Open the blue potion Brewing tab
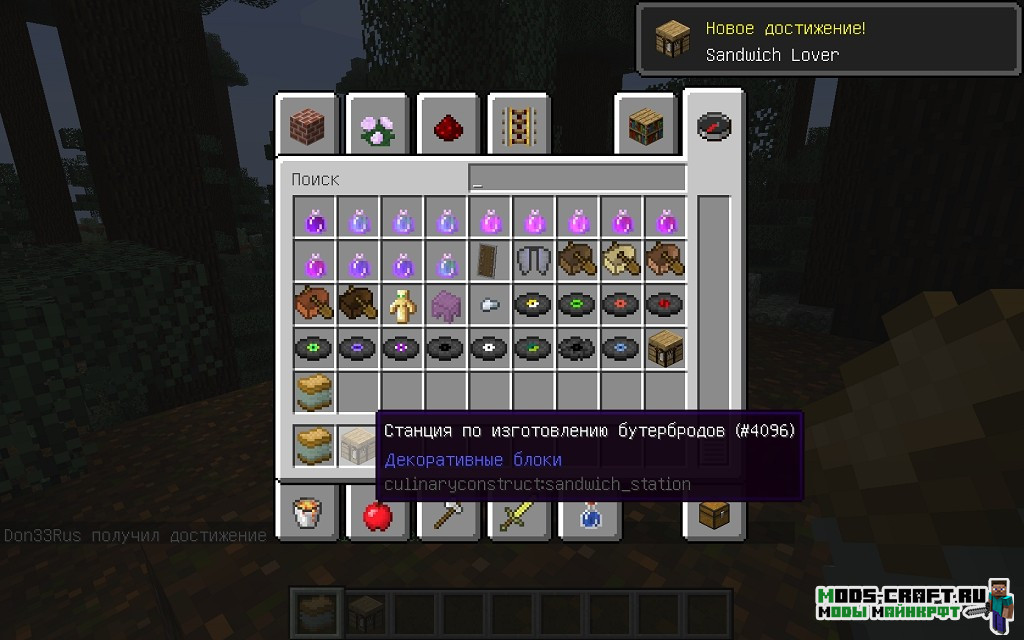This screenshot has height=640, width=1024. 589,515
